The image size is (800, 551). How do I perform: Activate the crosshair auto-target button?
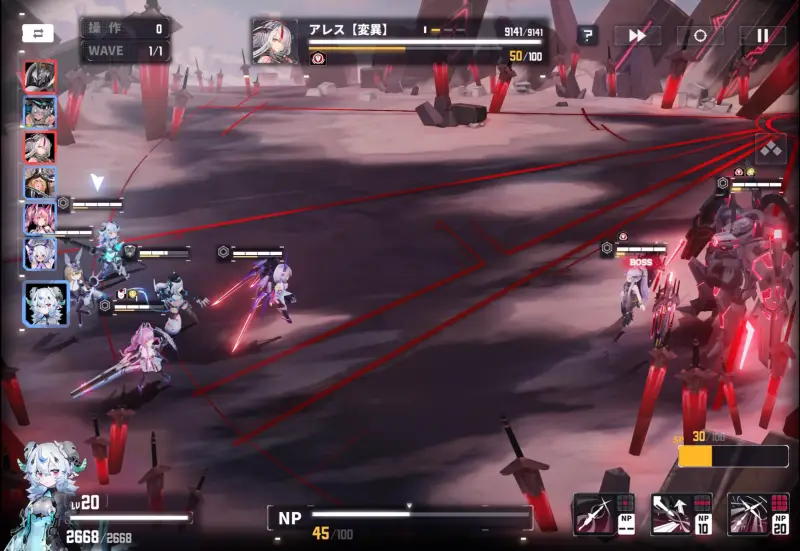(700, 36)
